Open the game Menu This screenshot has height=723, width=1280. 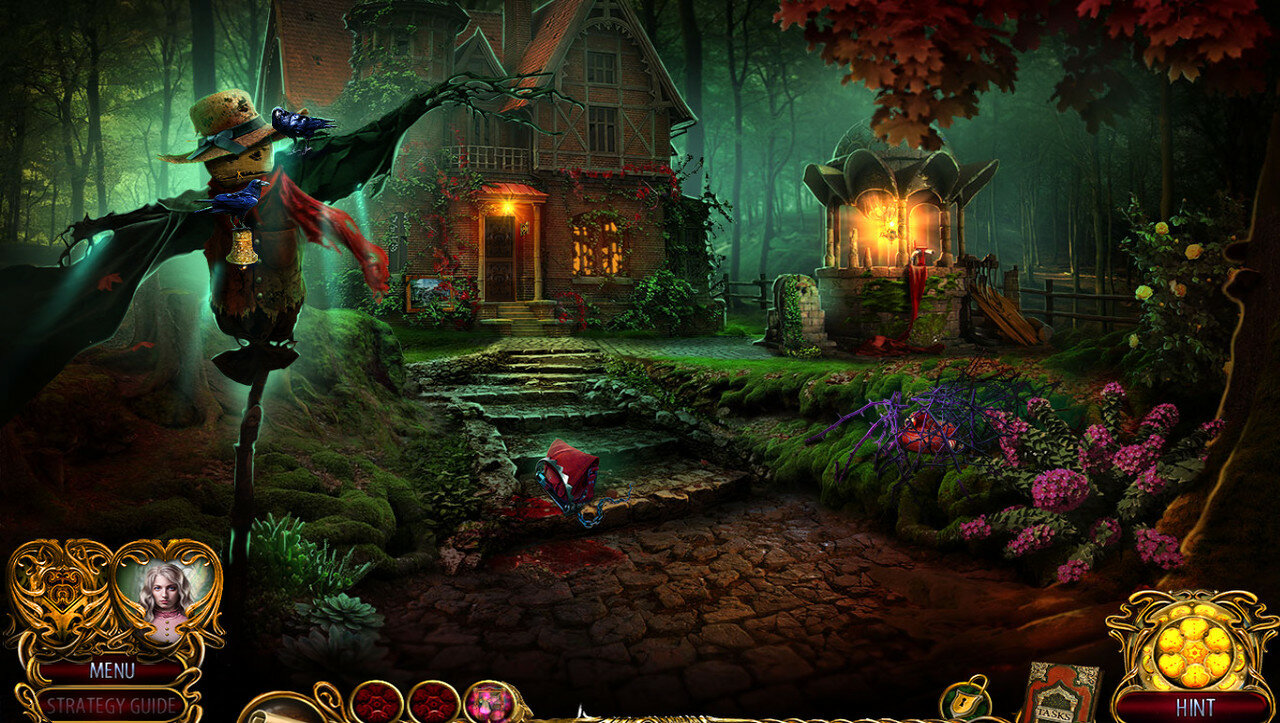click(111, 670)
